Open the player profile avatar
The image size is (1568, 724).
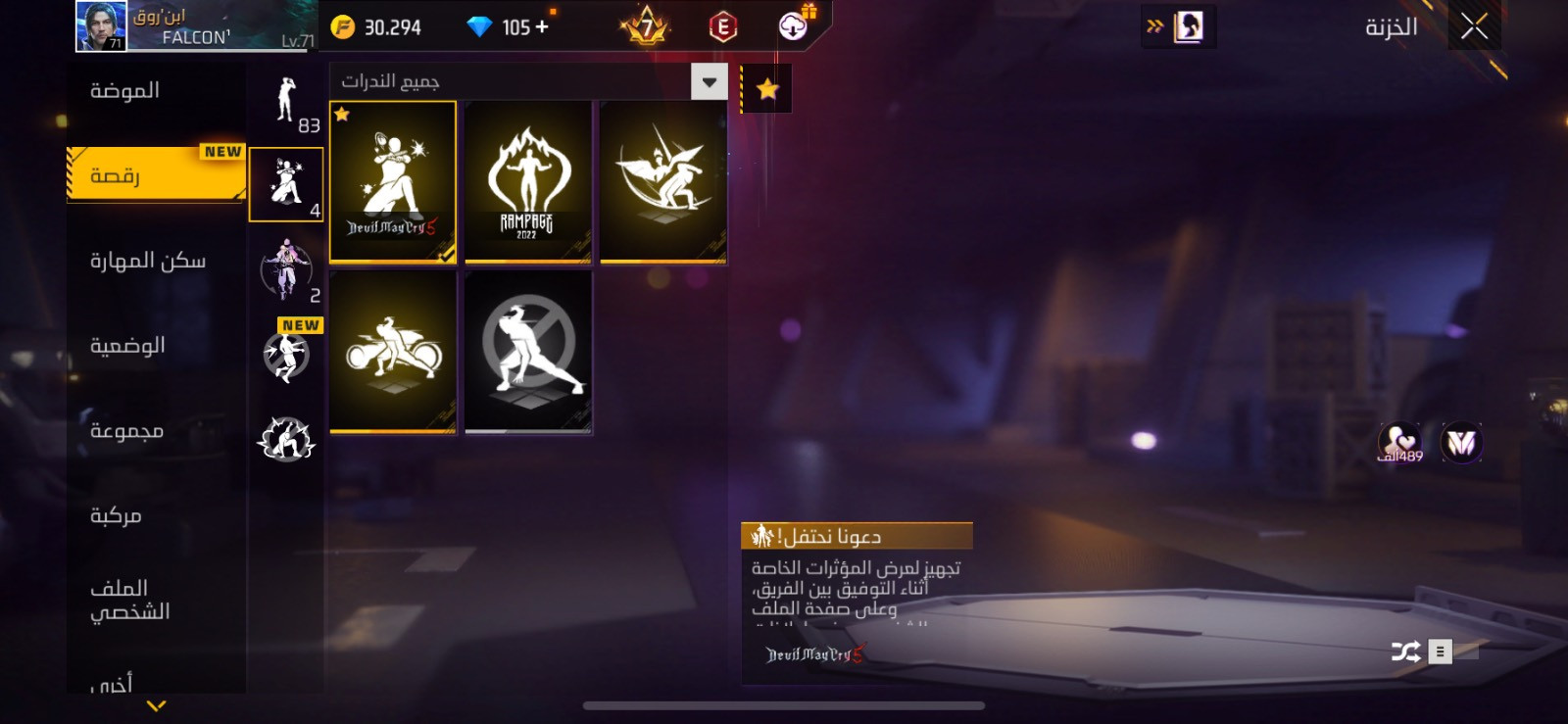click(101, 26)
